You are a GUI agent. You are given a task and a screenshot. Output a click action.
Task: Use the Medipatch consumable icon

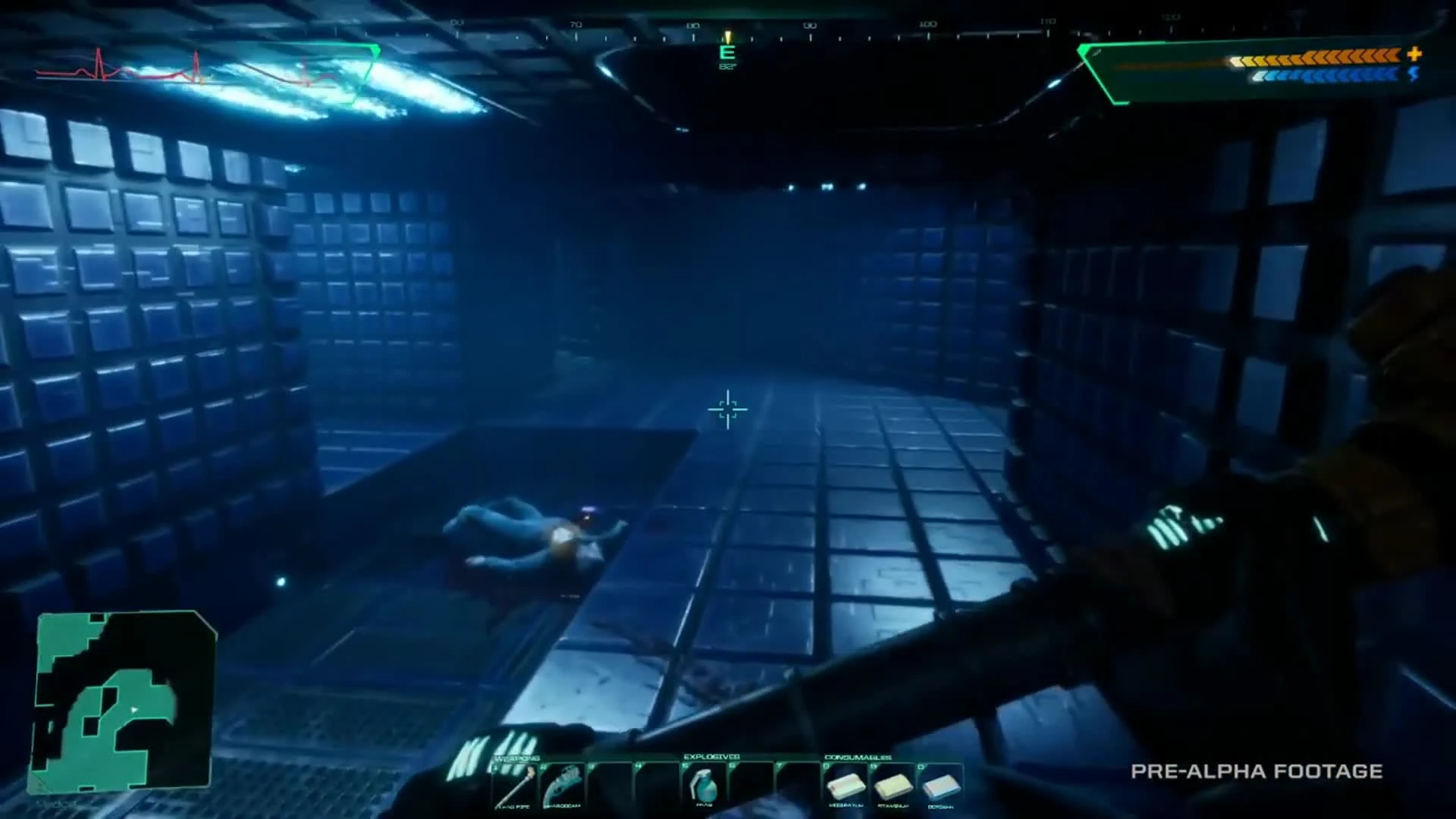pyautogui.click(x=848, y=785)
